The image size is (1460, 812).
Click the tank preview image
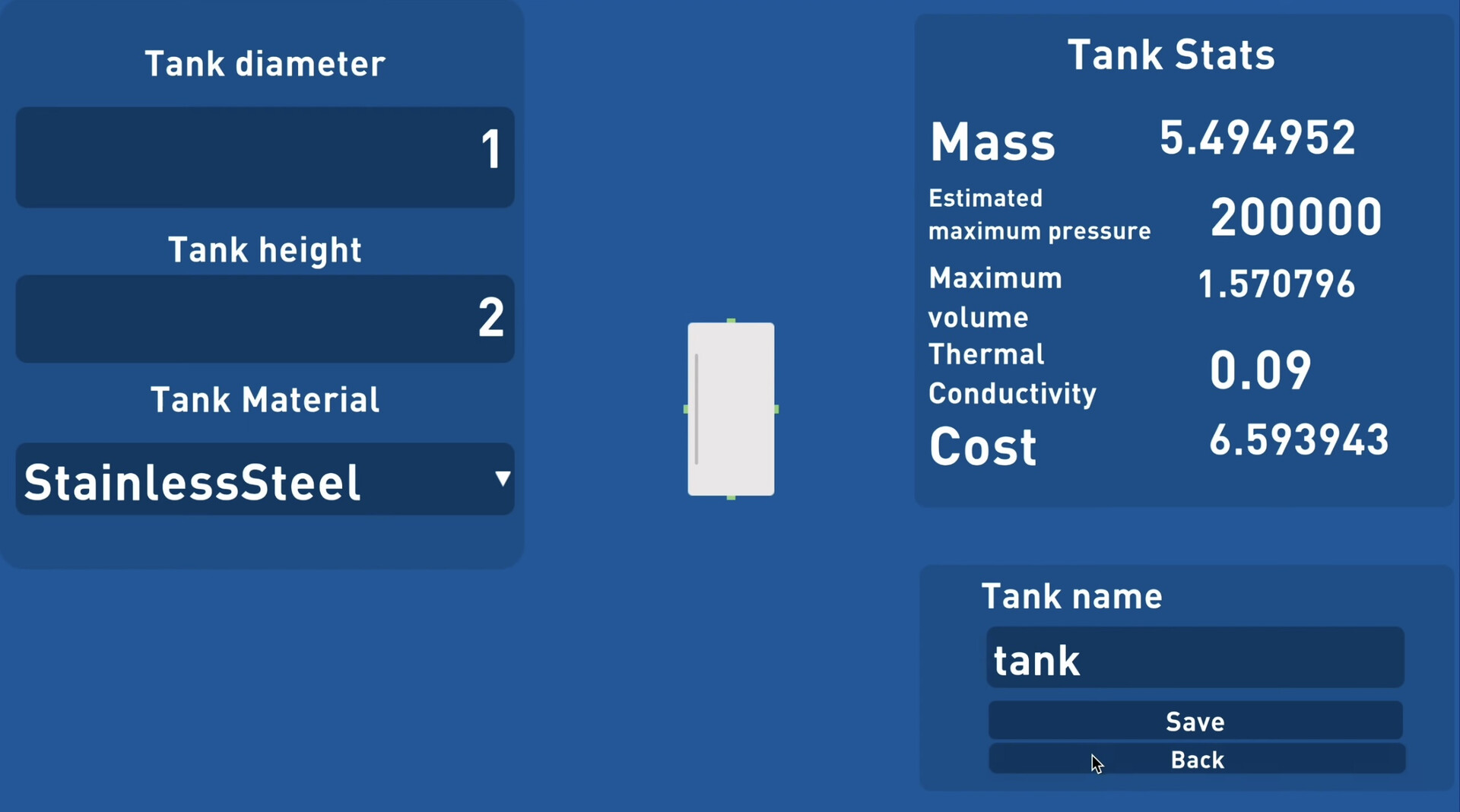730,409
